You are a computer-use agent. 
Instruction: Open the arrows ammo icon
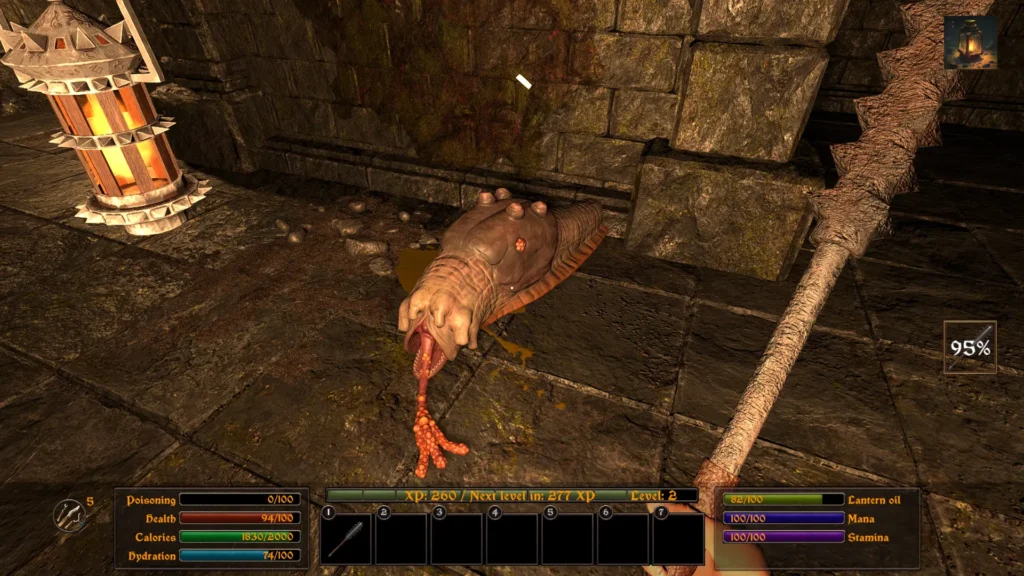68,516
